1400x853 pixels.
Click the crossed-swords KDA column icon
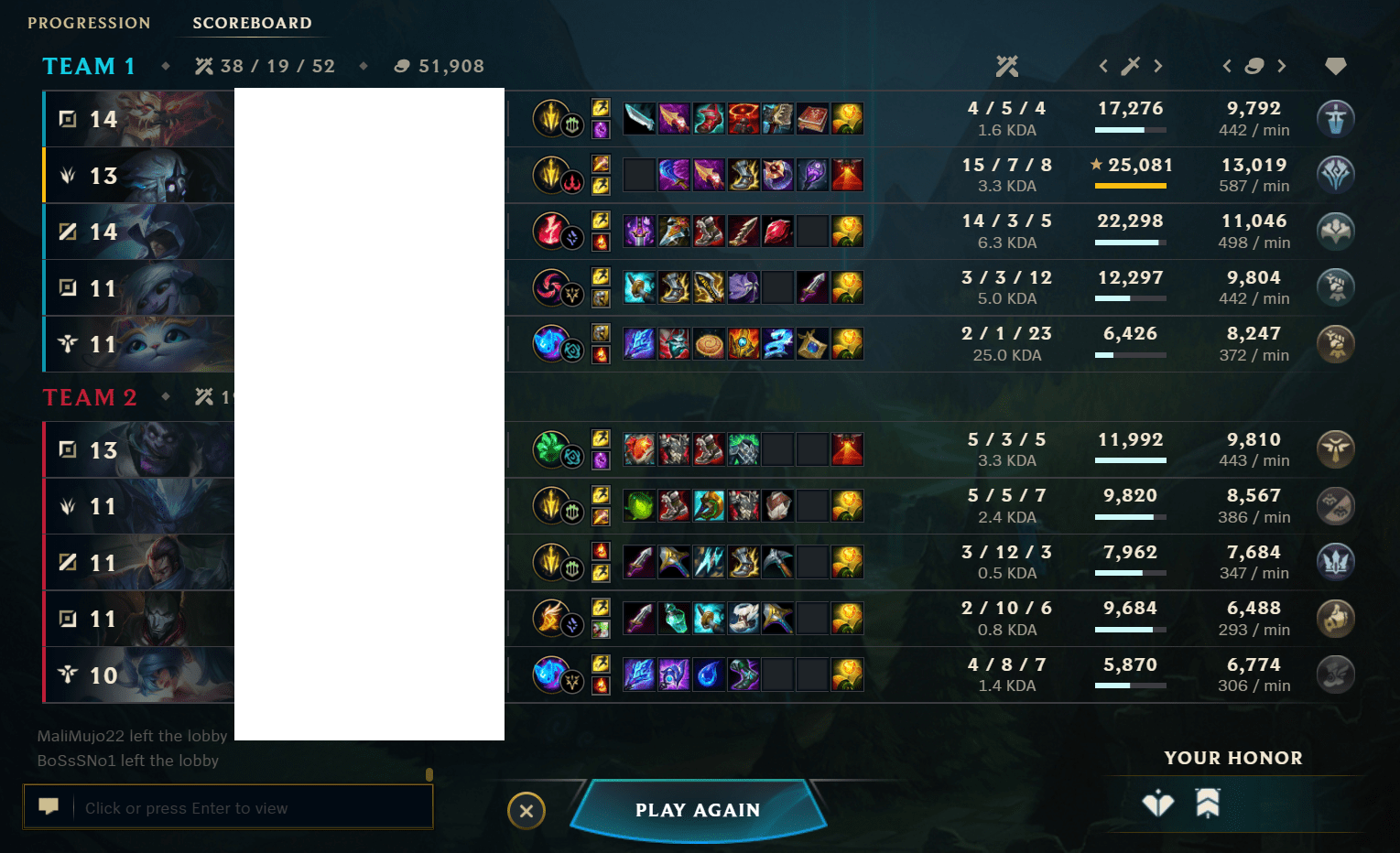click(1007, 66)
